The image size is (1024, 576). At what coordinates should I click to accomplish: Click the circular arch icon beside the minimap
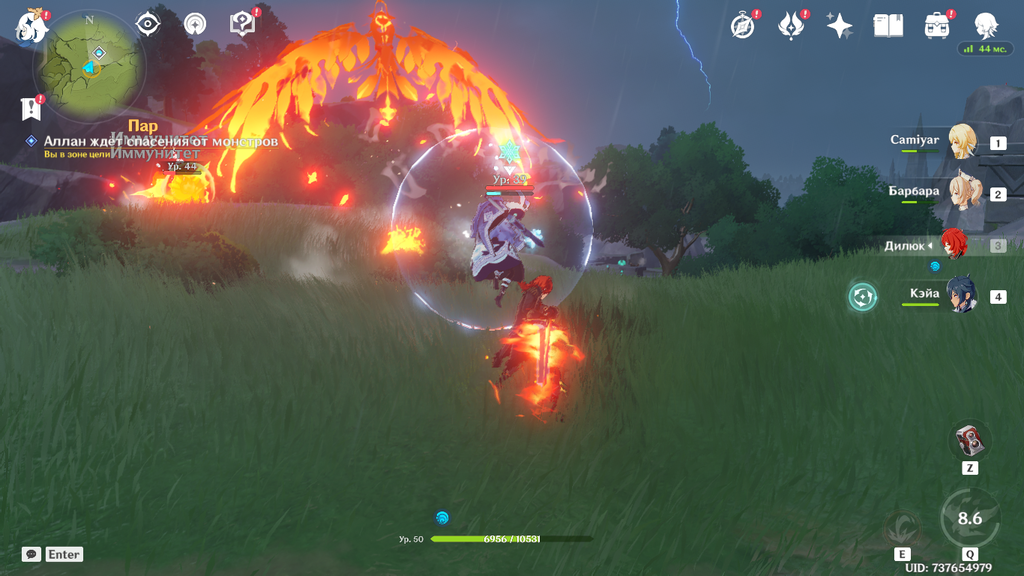click(195, 25)
